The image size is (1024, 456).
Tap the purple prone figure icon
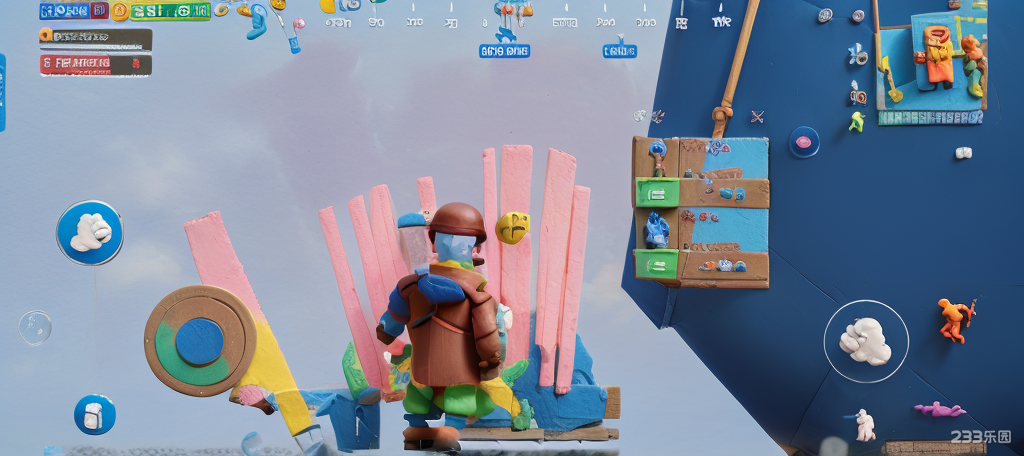(x=938, y=409)
